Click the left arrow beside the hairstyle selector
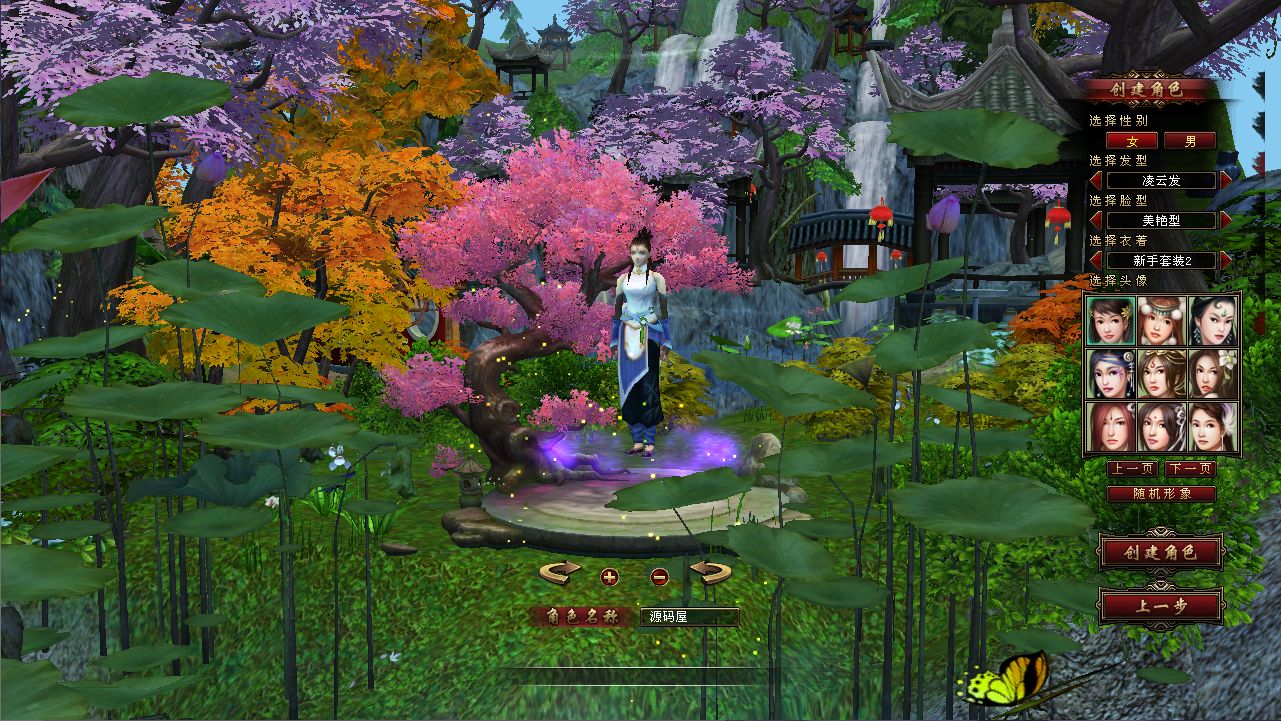 pyautogui.click(x=1094, y=180)
